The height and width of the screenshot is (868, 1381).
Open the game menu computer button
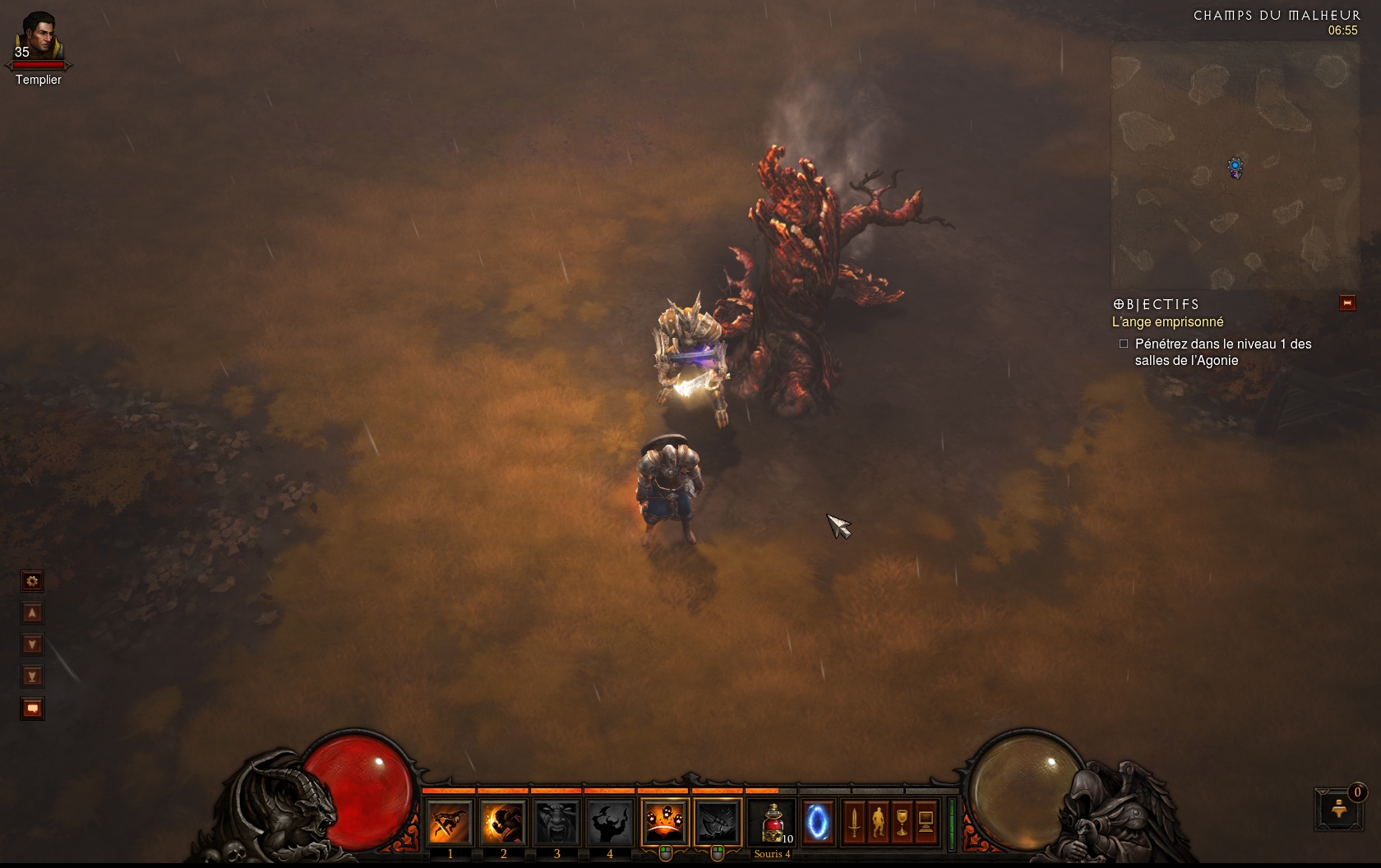[x=926, y=822]
